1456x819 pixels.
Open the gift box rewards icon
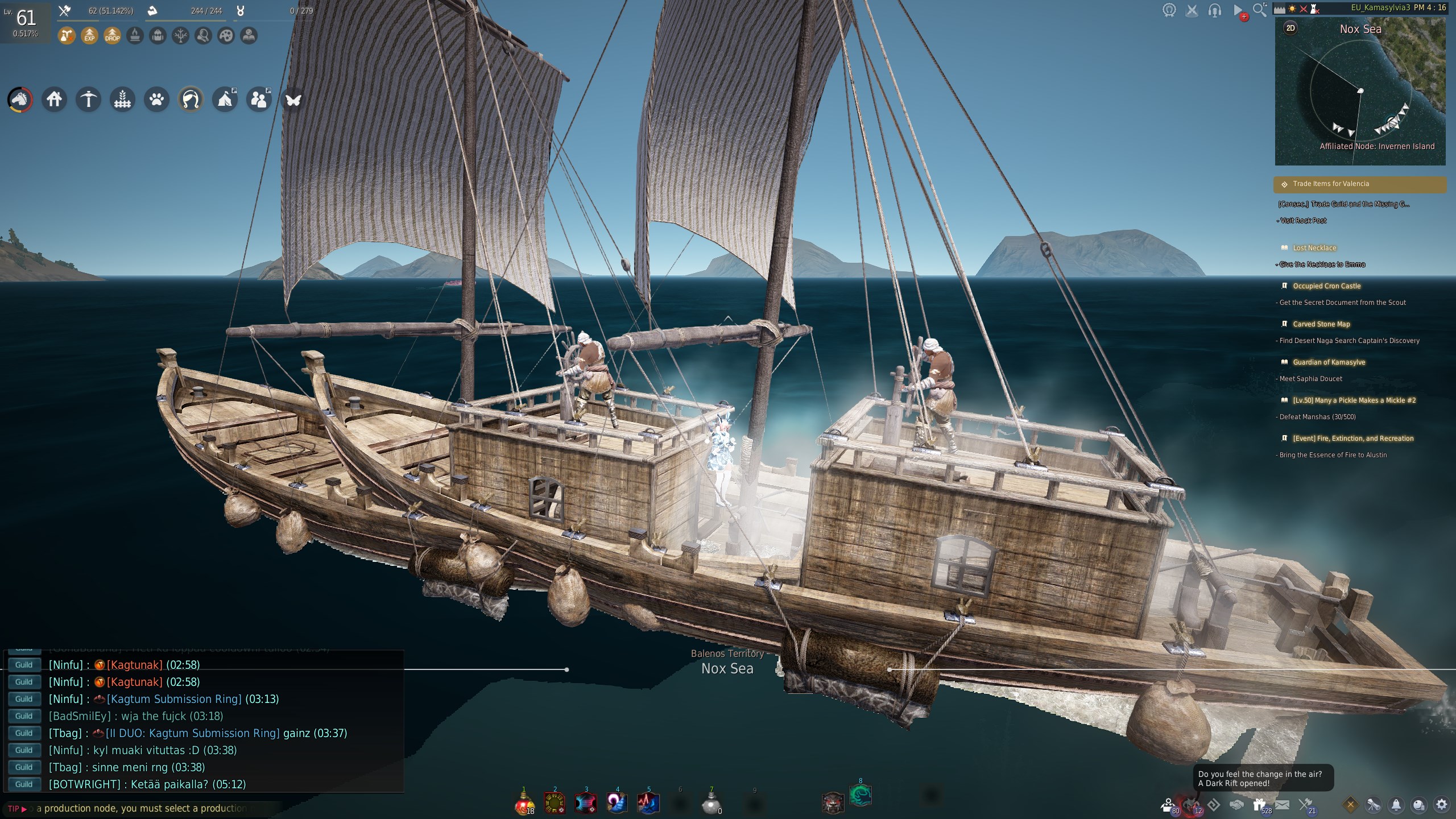pyautogui.click(x=1259, y=804)
